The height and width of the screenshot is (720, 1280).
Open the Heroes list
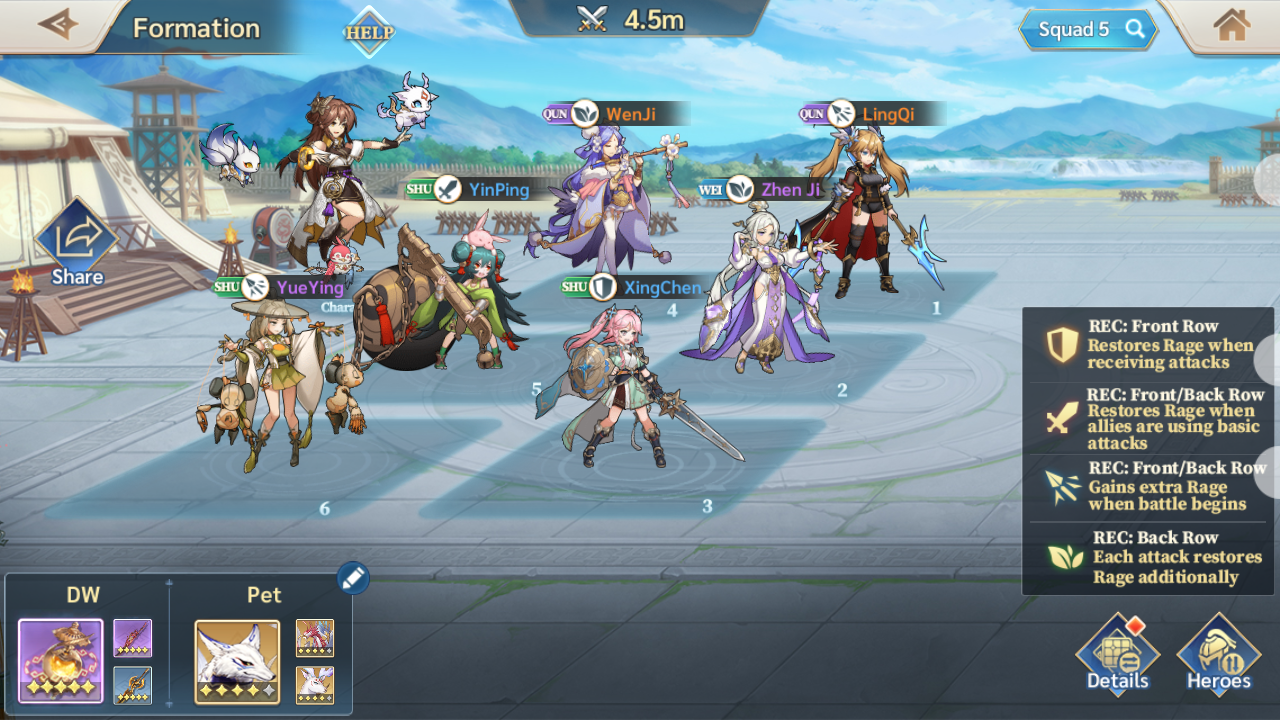1218,657
